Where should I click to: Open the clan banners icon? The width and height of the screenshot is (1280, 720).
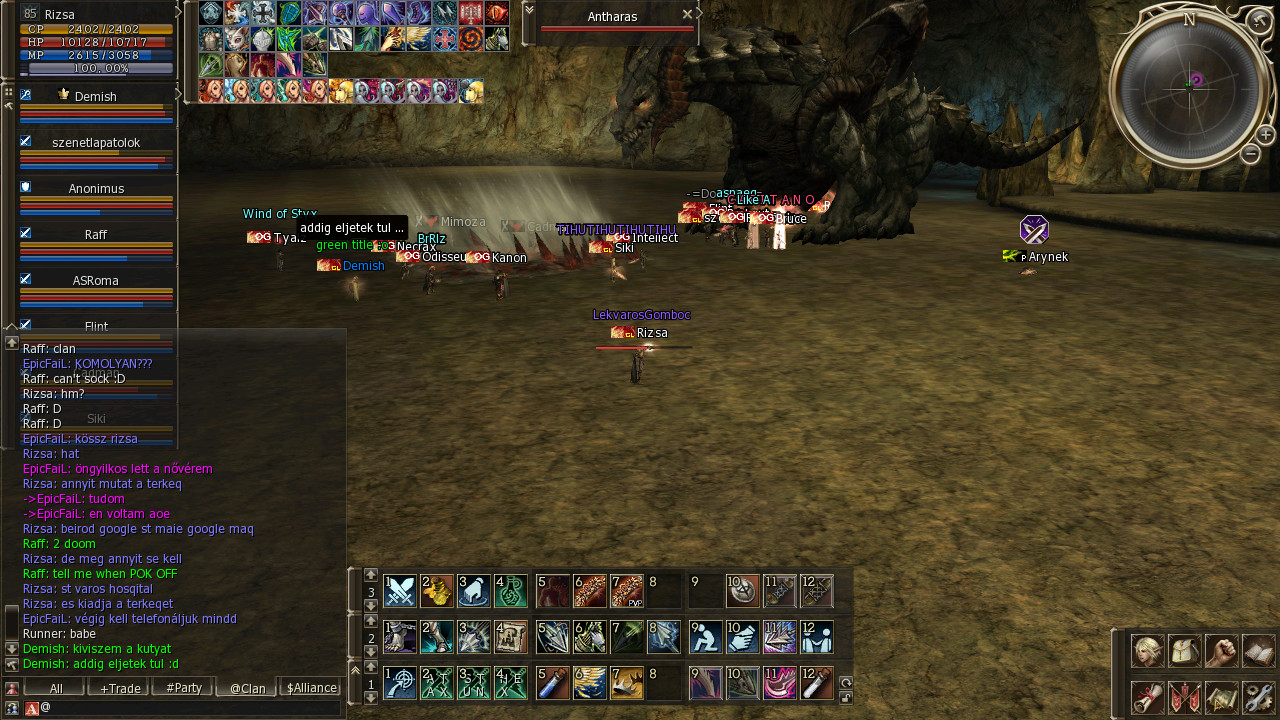click(x=1185, y=697)
